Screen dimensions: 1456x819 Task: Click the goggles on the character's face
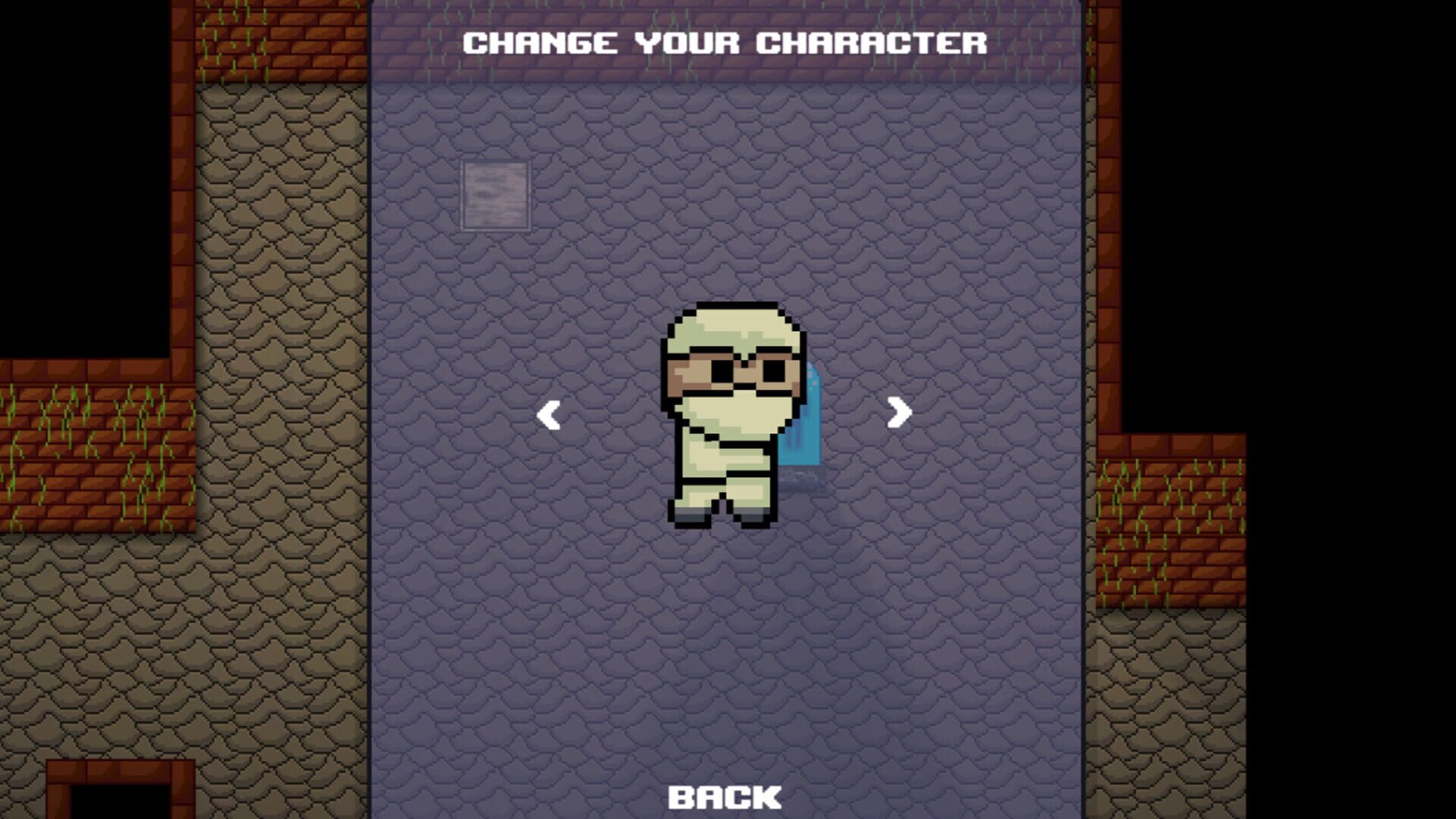[x=732, y=369]
